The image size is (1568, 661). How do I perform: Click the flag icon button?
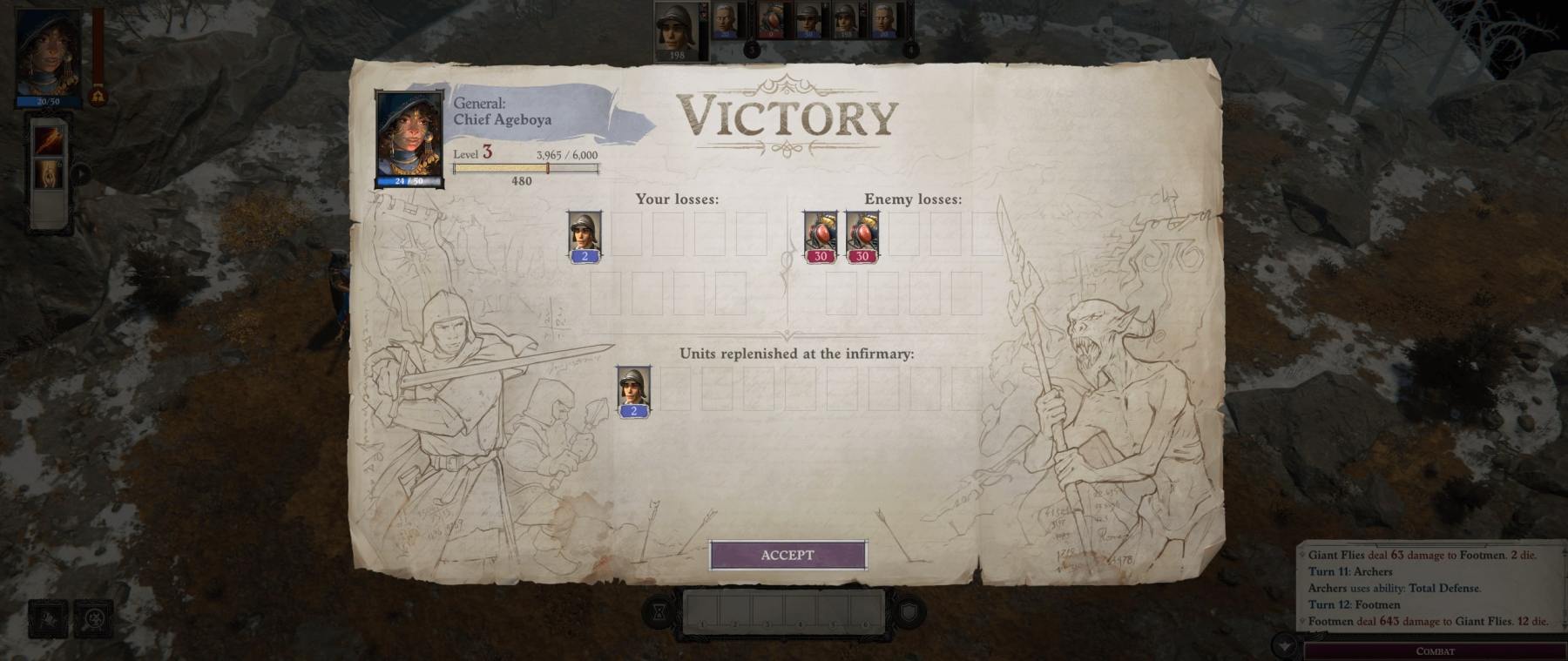point(48,618)
